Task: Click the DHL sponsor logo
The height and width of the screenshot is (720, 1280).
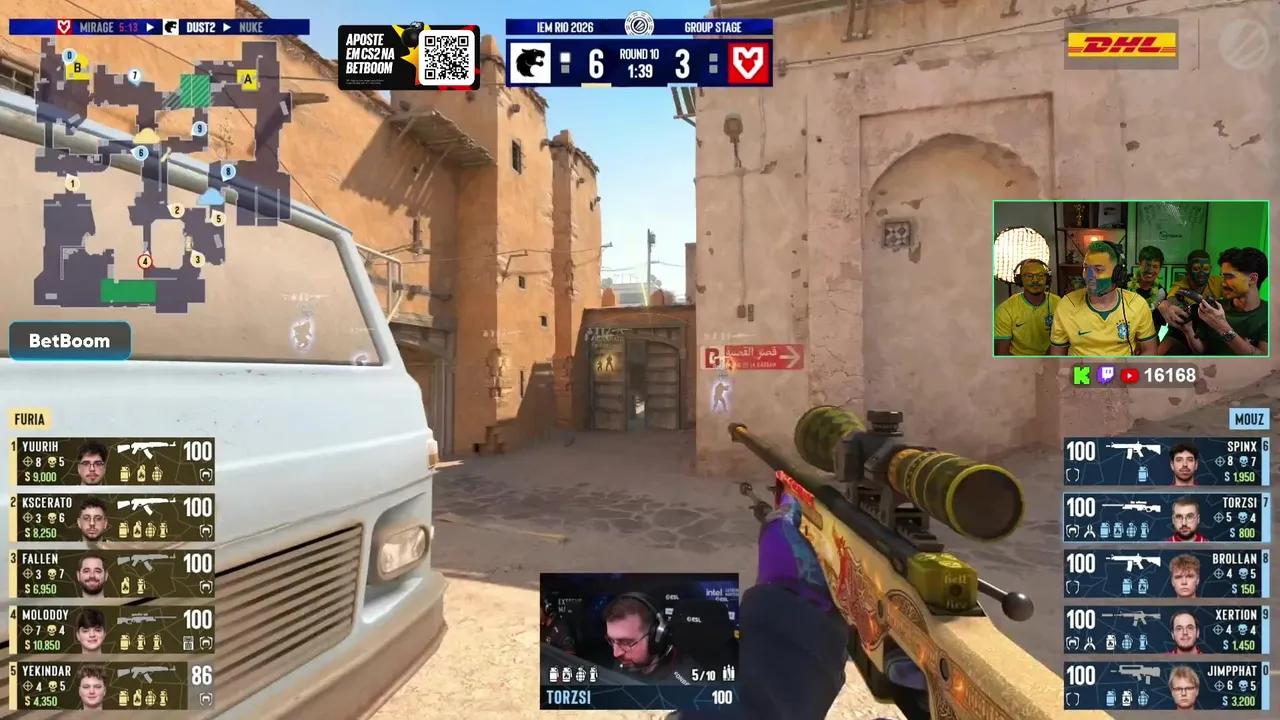Action: [1120, 45]
